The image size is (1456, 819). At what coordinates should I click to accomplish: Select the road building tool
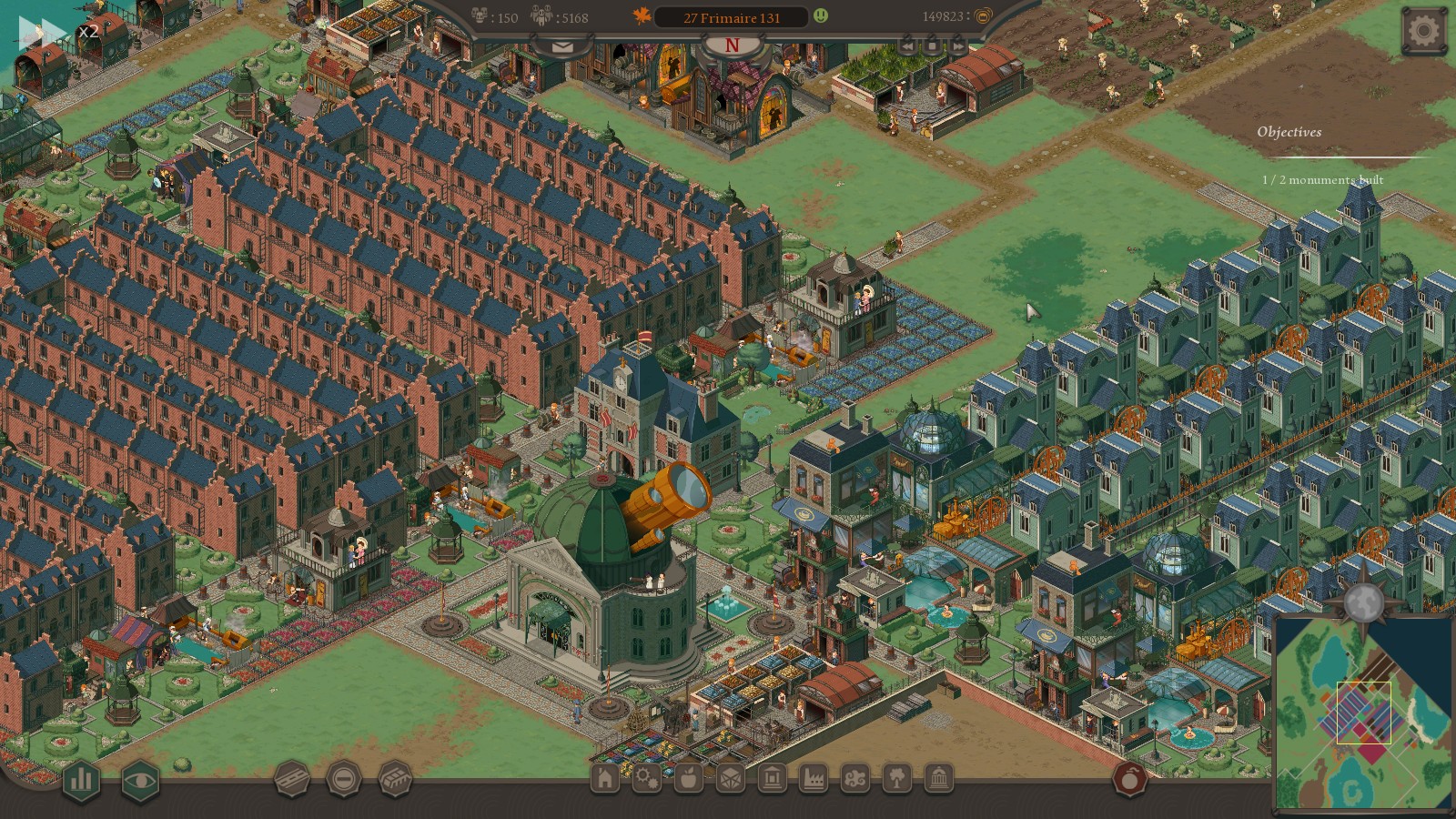[292, 779]
